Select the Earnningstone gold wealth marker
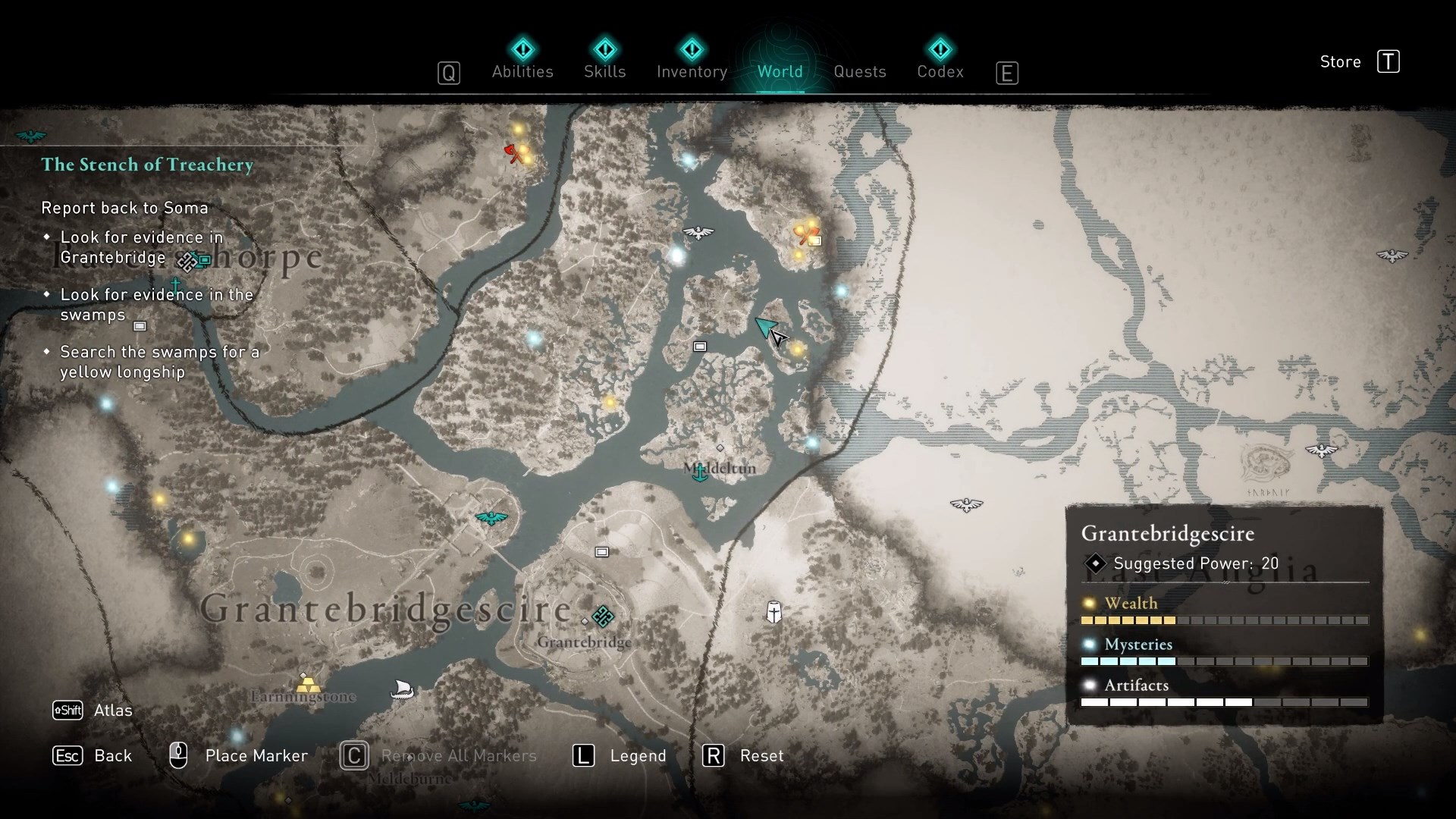Viewport: 1456px width, 819px height. [307, 684]
